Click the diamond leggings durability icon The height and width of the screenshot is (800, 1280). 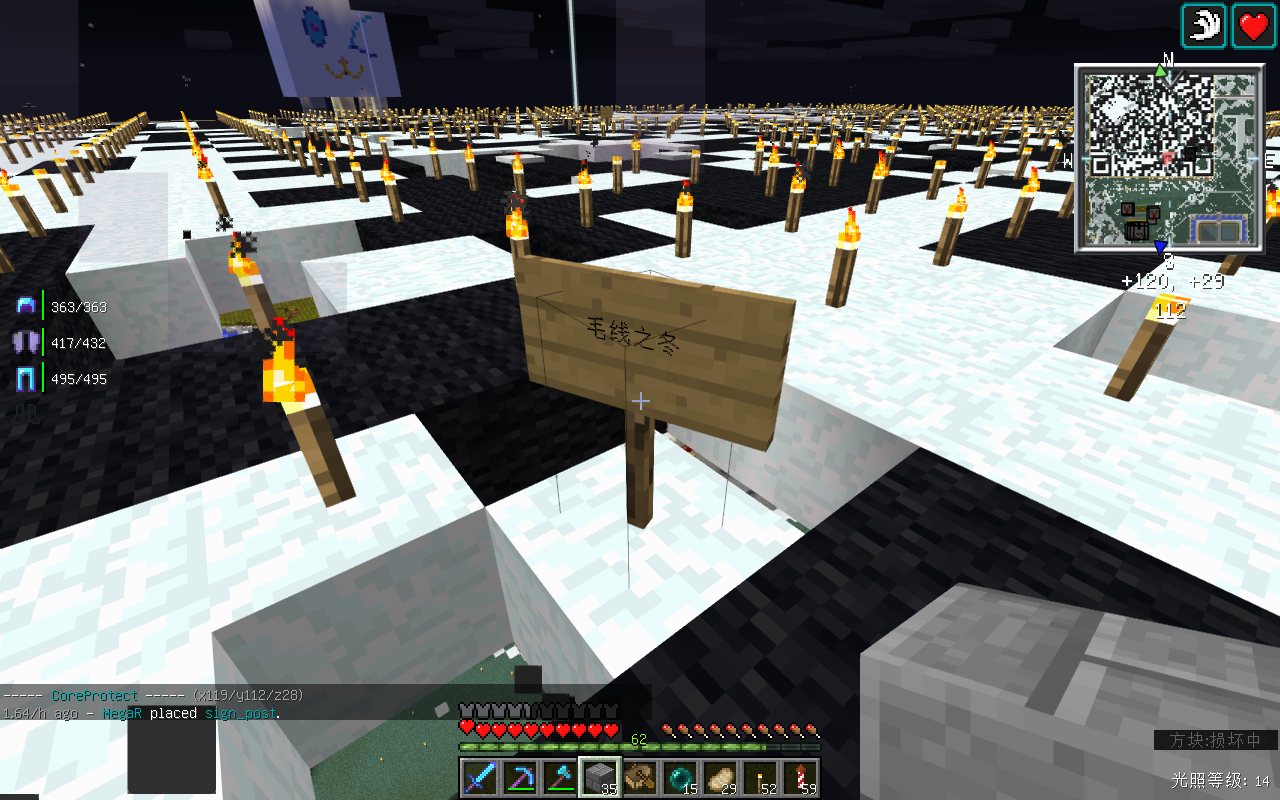pyautogui.click(x=26, y=379)
